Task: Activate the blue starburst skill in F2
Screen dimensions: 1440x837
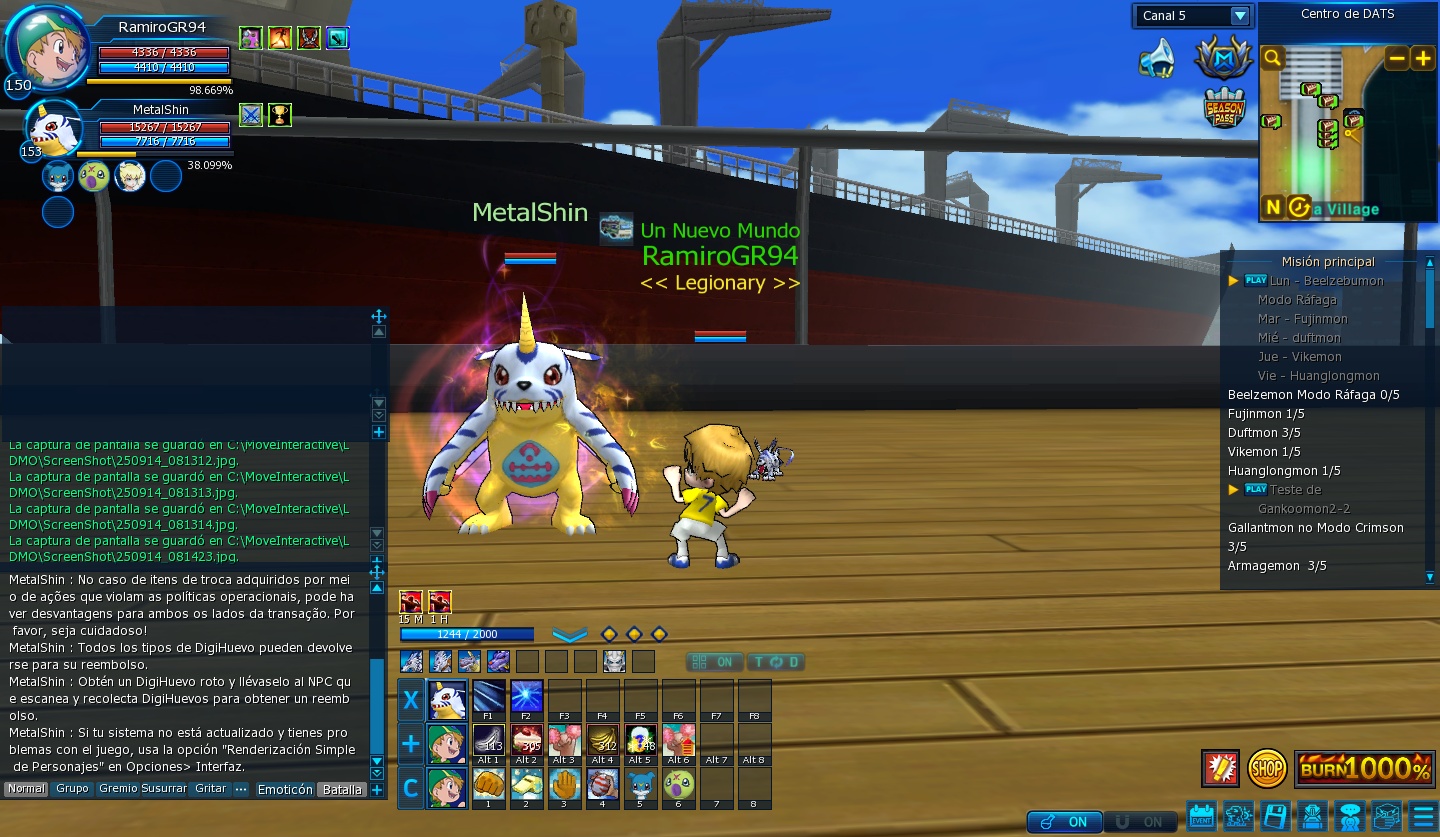Action: coord(526,697)
